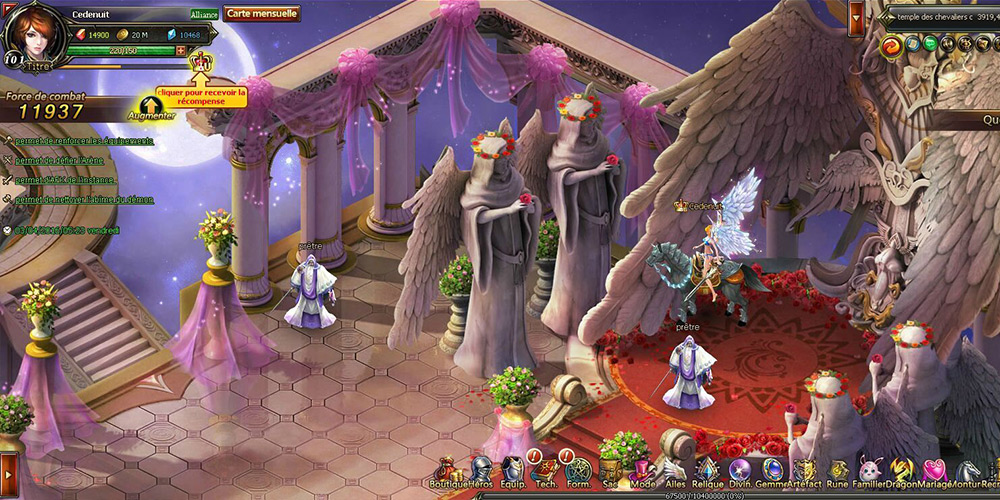1000x500 pixels.
Task: Click the Augmenter combat power arrow
Action: click(x=151, y=106)
